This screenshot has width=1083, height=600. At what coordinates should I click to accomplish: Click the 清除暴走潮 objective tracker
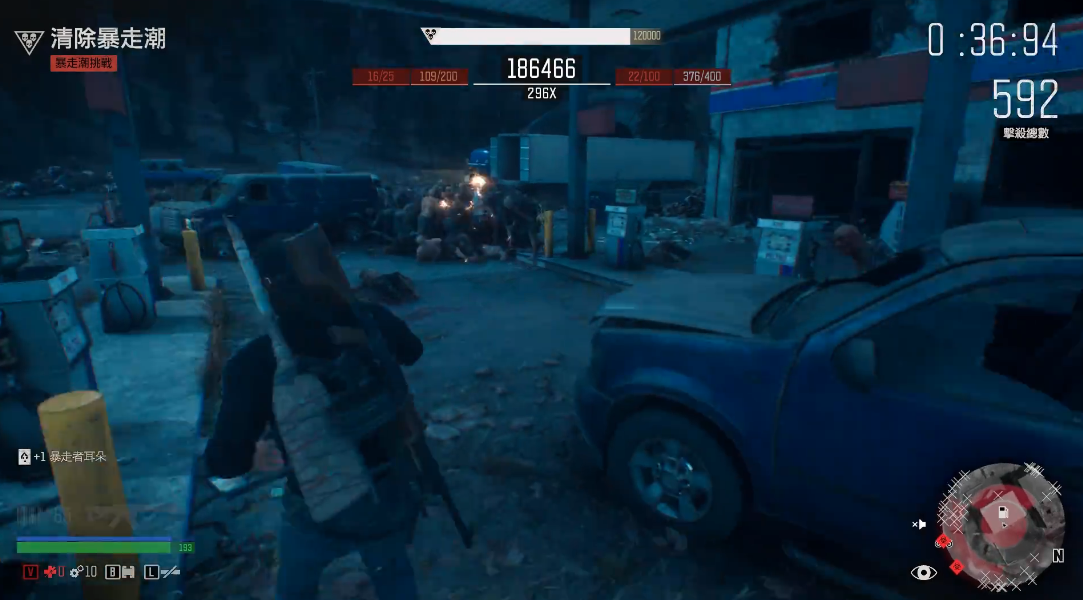pos(107,40)
